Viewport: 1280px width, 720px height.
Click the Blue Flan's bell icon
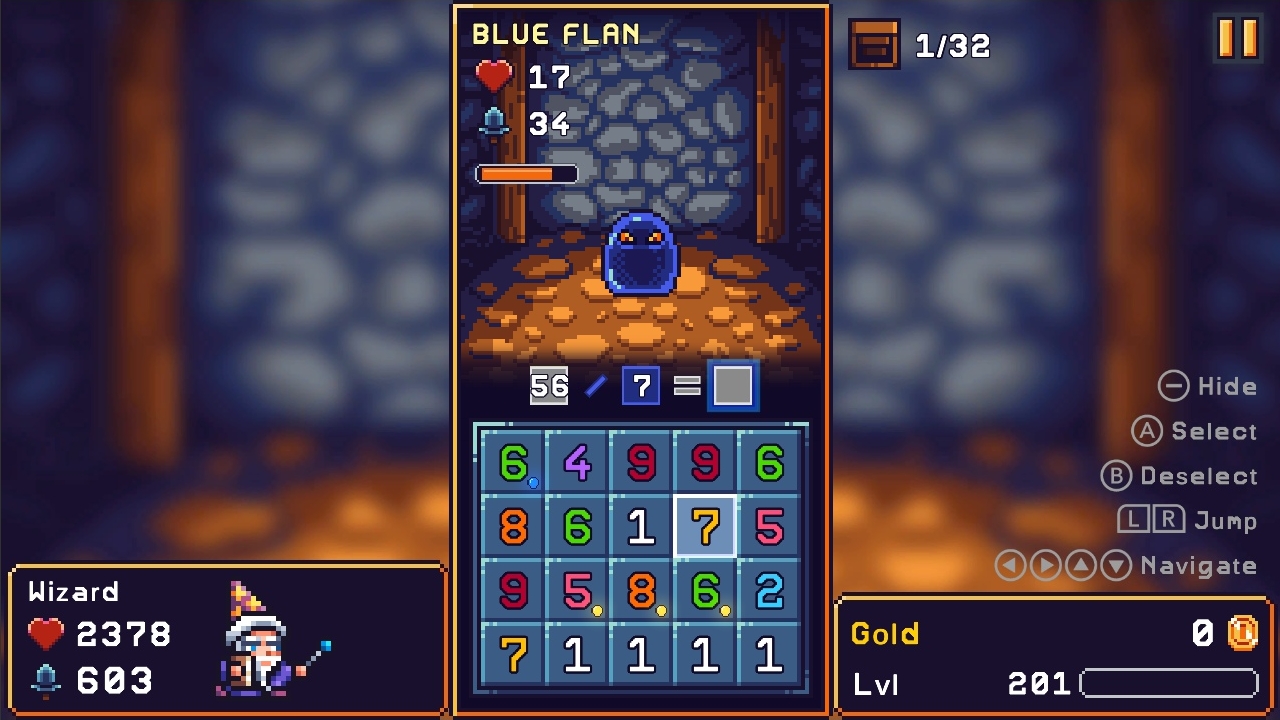click(492, 123)
